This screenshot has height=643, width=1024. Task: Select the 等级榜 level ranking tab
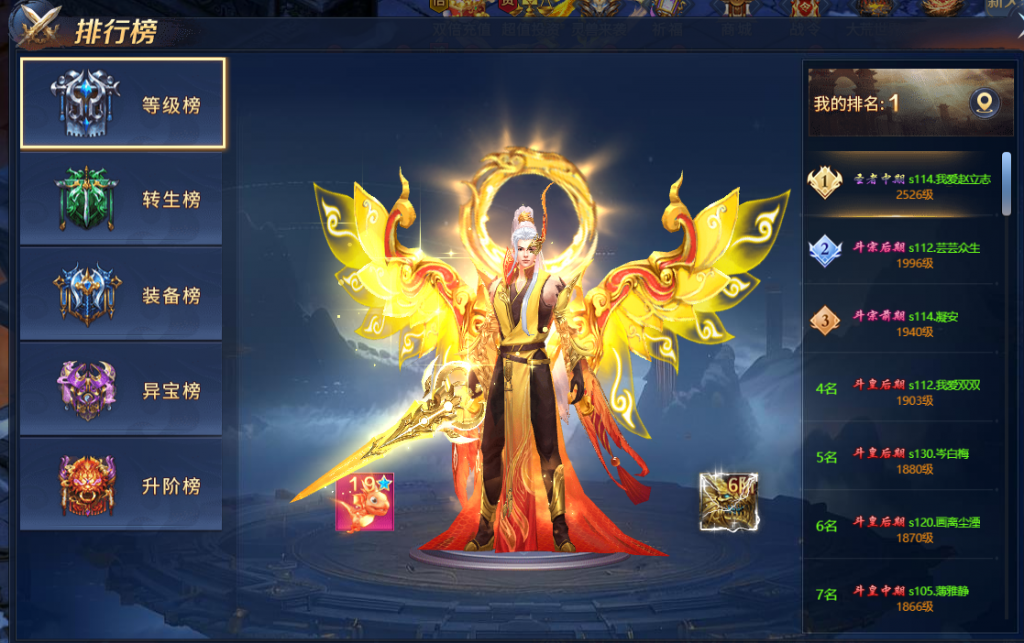(122, 103)
